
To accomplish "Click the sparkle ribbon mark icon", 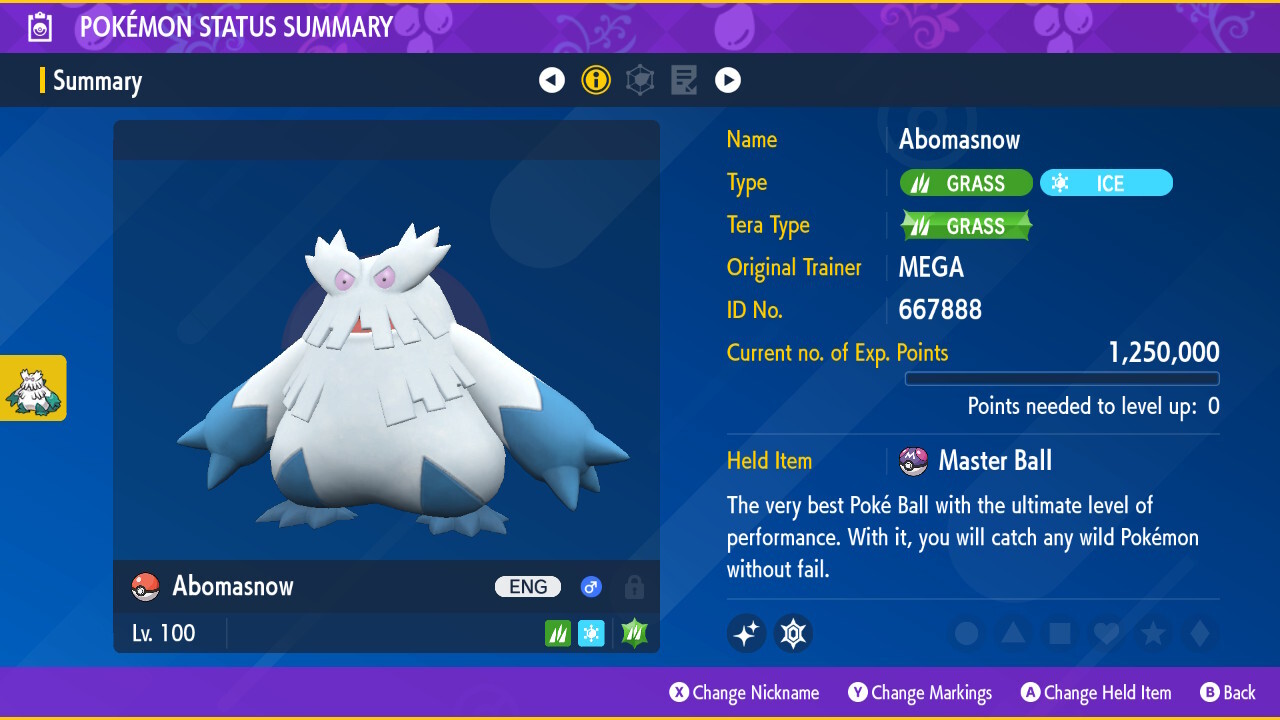I will (x=746, y=633).
